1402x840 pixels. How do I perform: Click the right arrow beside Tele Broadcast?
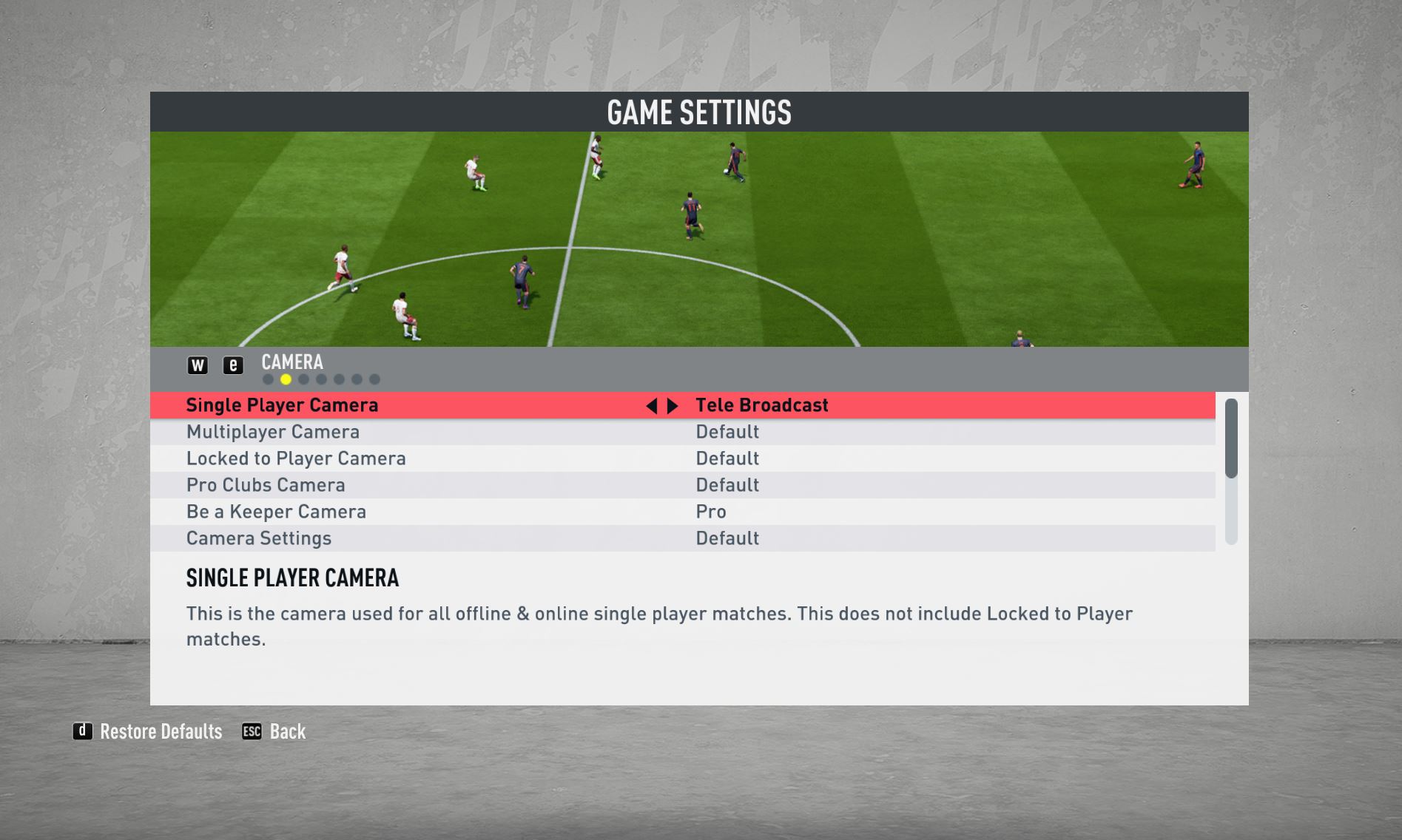point(673,406)
